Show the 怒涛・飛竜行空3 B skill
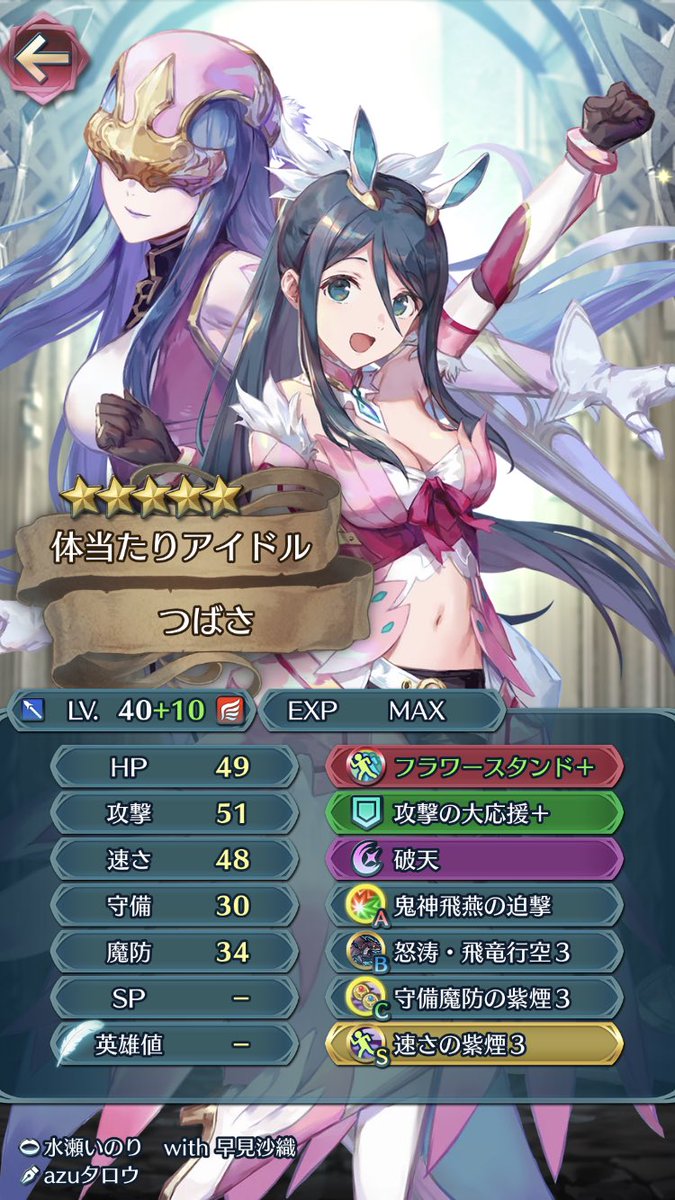This screenshot has height=1200, width=675. [475, 952]
